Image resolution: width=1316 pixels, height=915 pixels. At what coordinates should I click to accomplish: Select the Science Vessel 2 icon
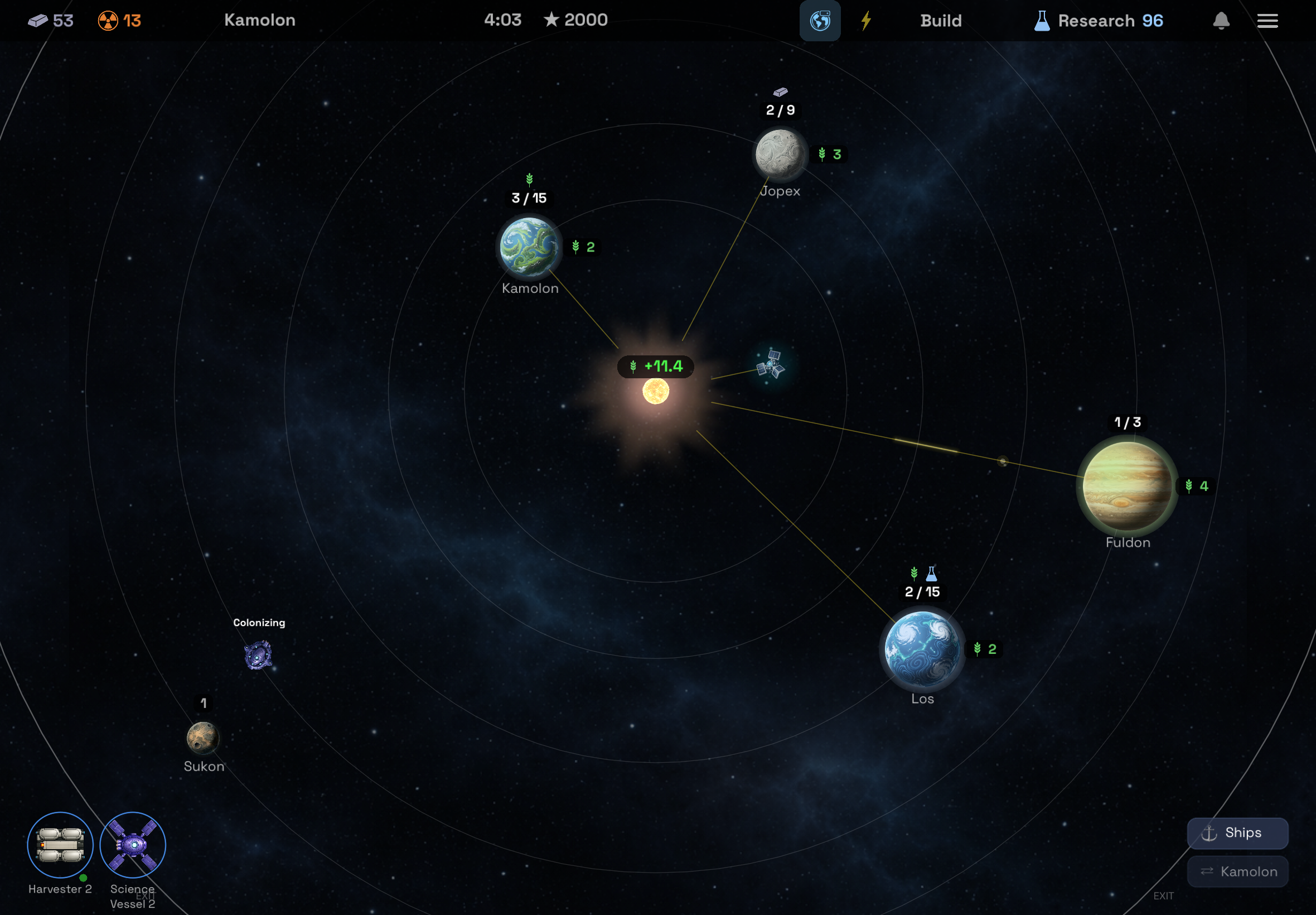click(x=132, y=845)
